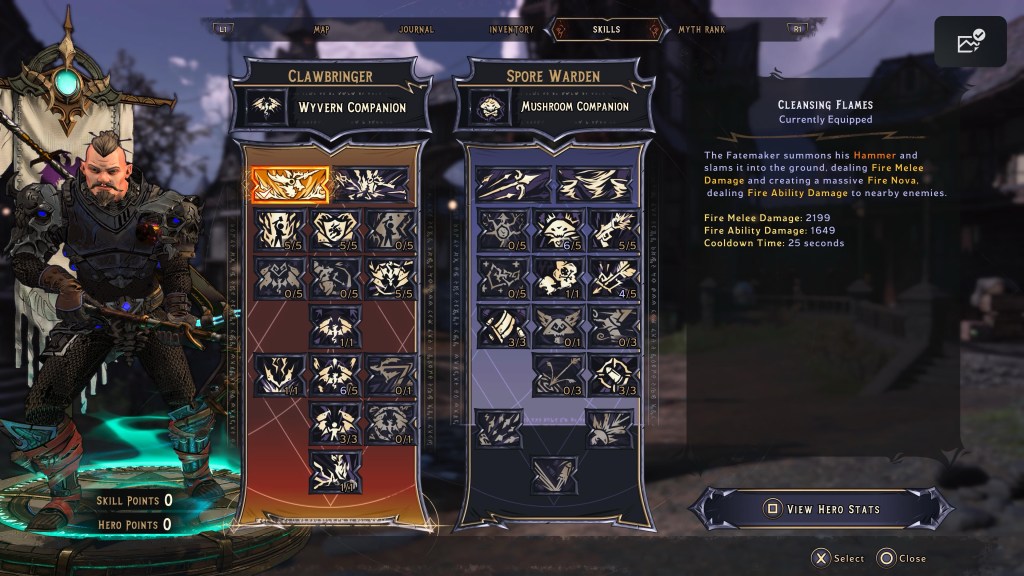The image size is (1024, 576).
Task: Open the Myth Rank tab
Action: pyautogui.click(x=702, y=30)
